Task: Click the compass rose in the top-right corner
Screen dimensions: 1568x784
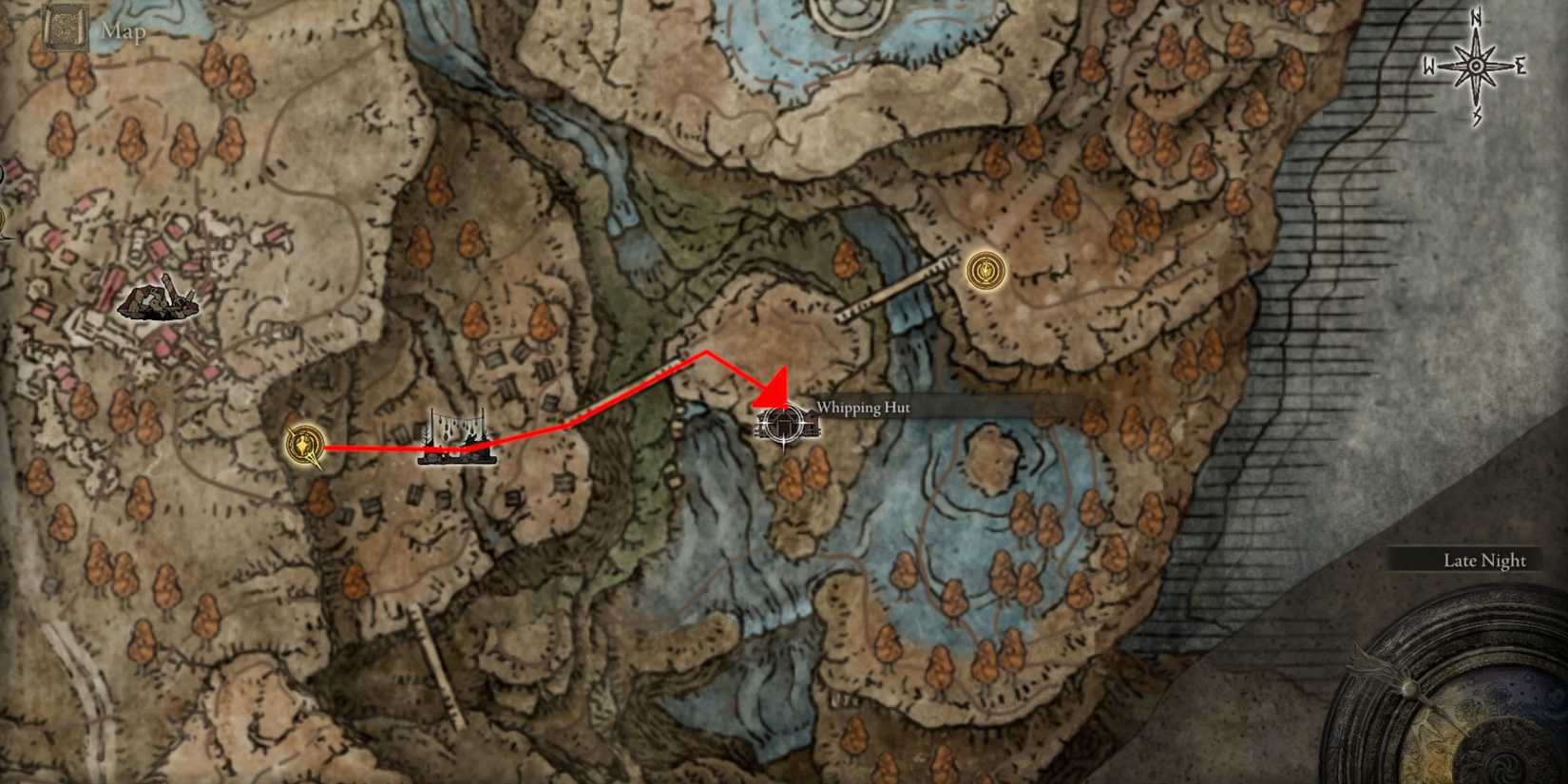Action: pos(1474,65)
